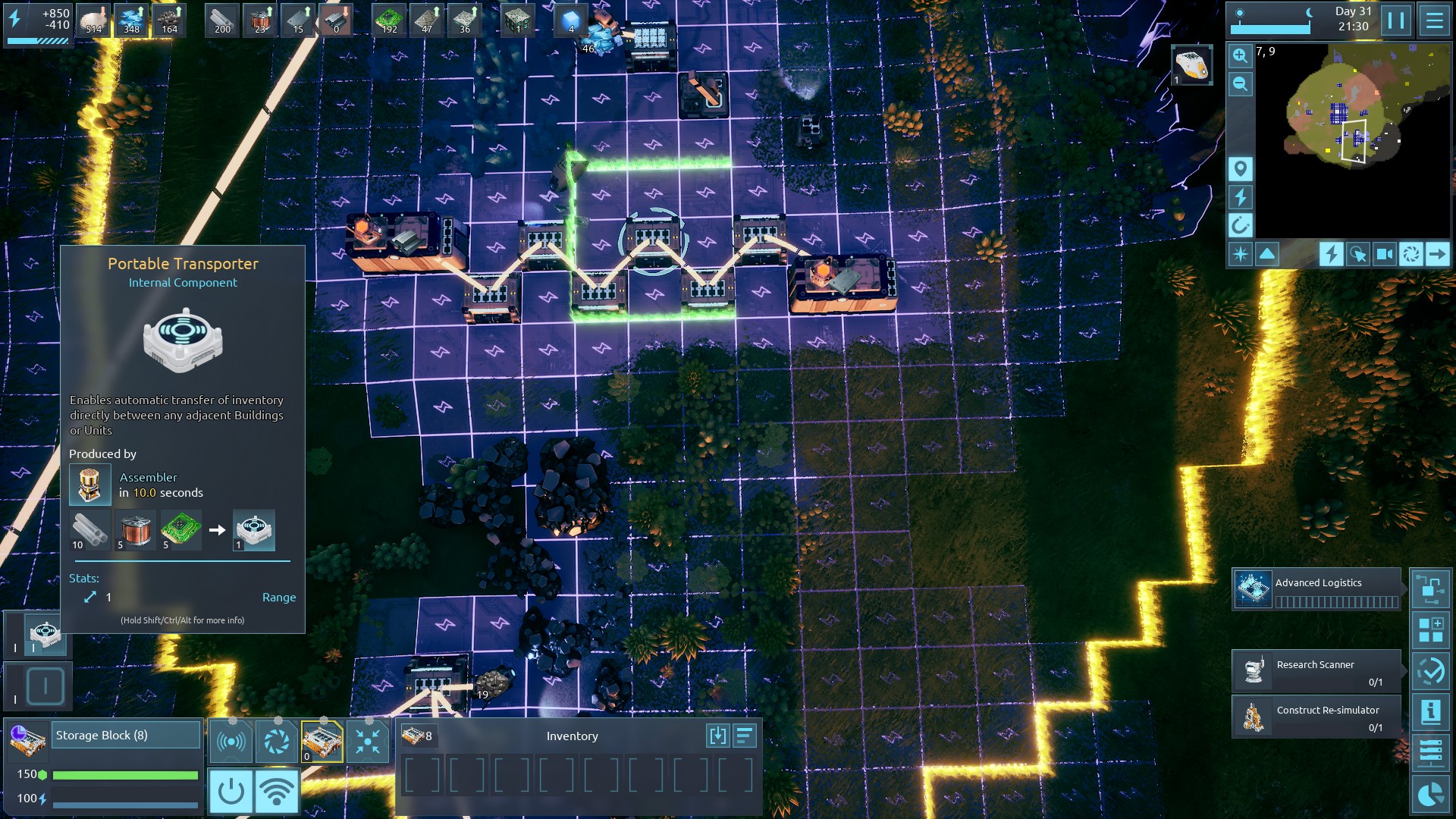
Task: Click the Storage Block name field
Action: coord(126,736)
